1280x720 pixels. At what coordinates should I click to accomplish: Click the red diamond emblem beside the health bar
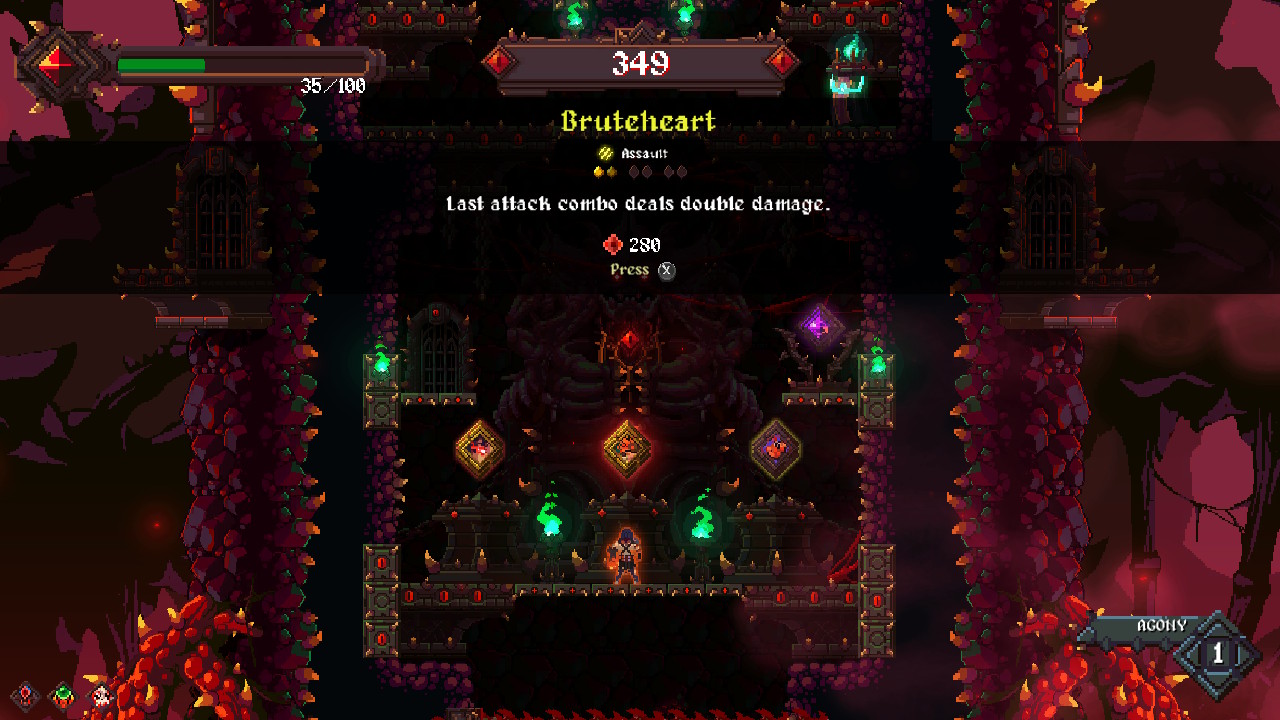54,67
